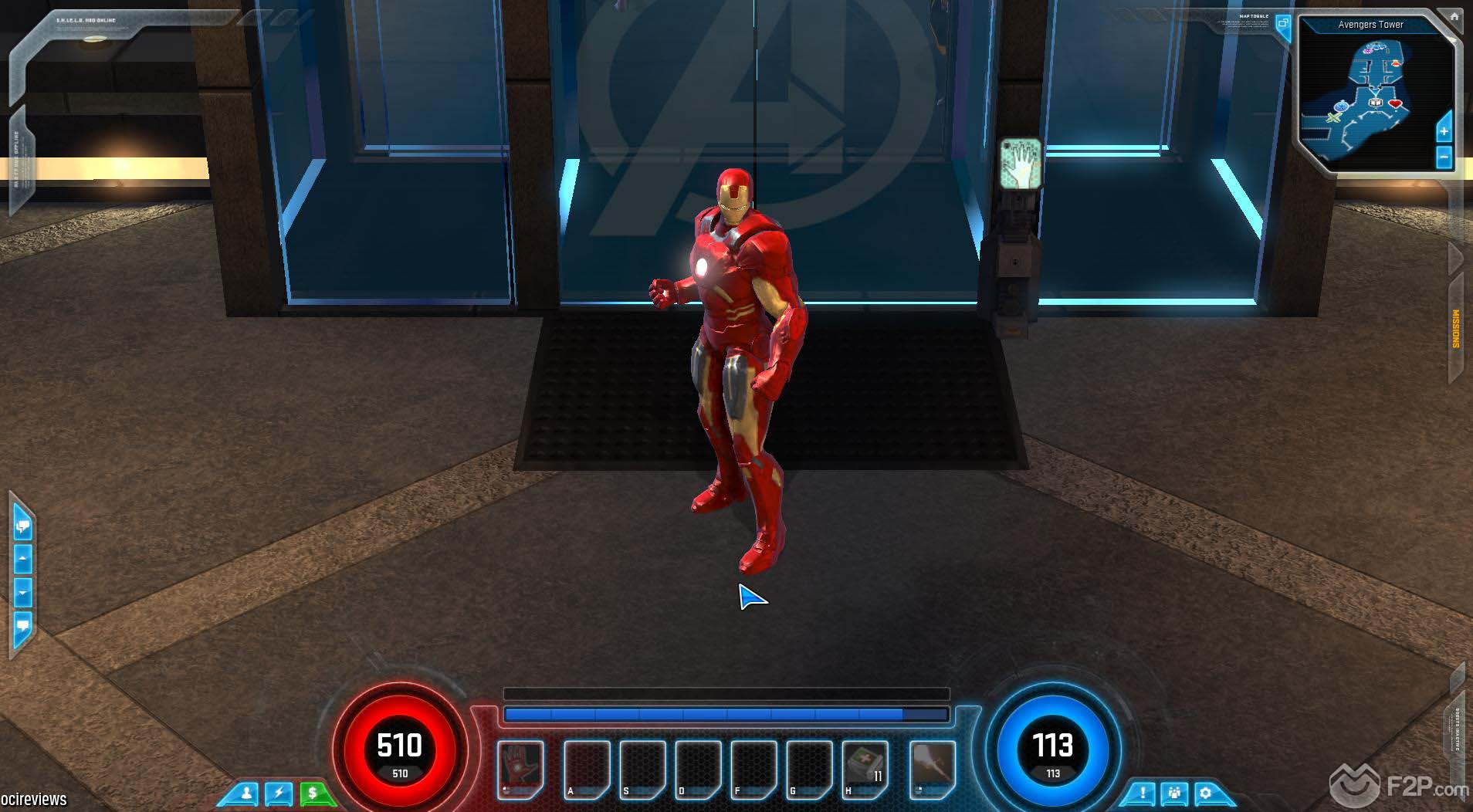Click the Map Toggle button
The width and height of the screenshot is (1473, 812).
1283,24
